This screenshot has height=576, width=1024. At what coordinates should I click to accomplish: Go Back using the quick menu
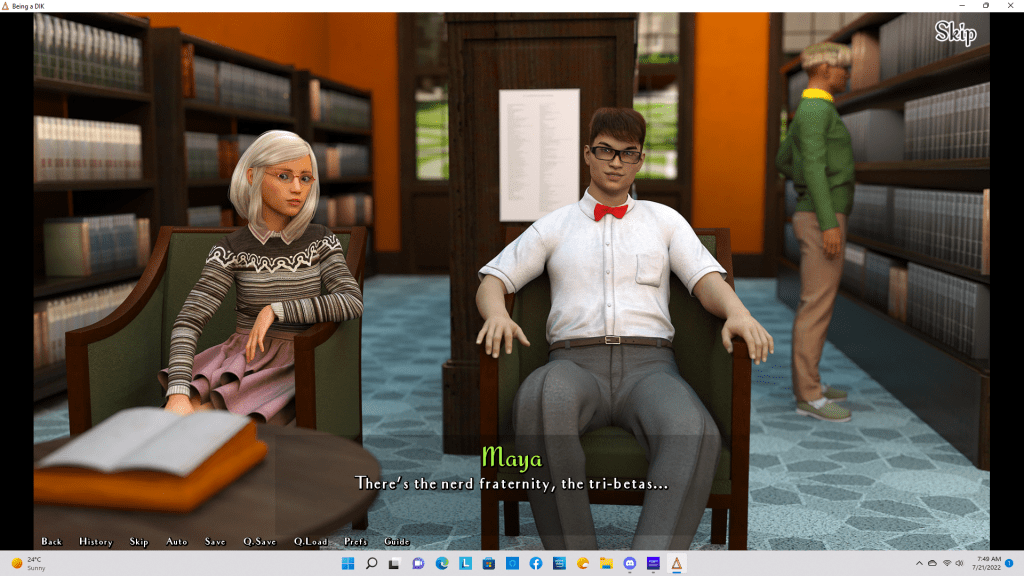(x=52, y=542)
